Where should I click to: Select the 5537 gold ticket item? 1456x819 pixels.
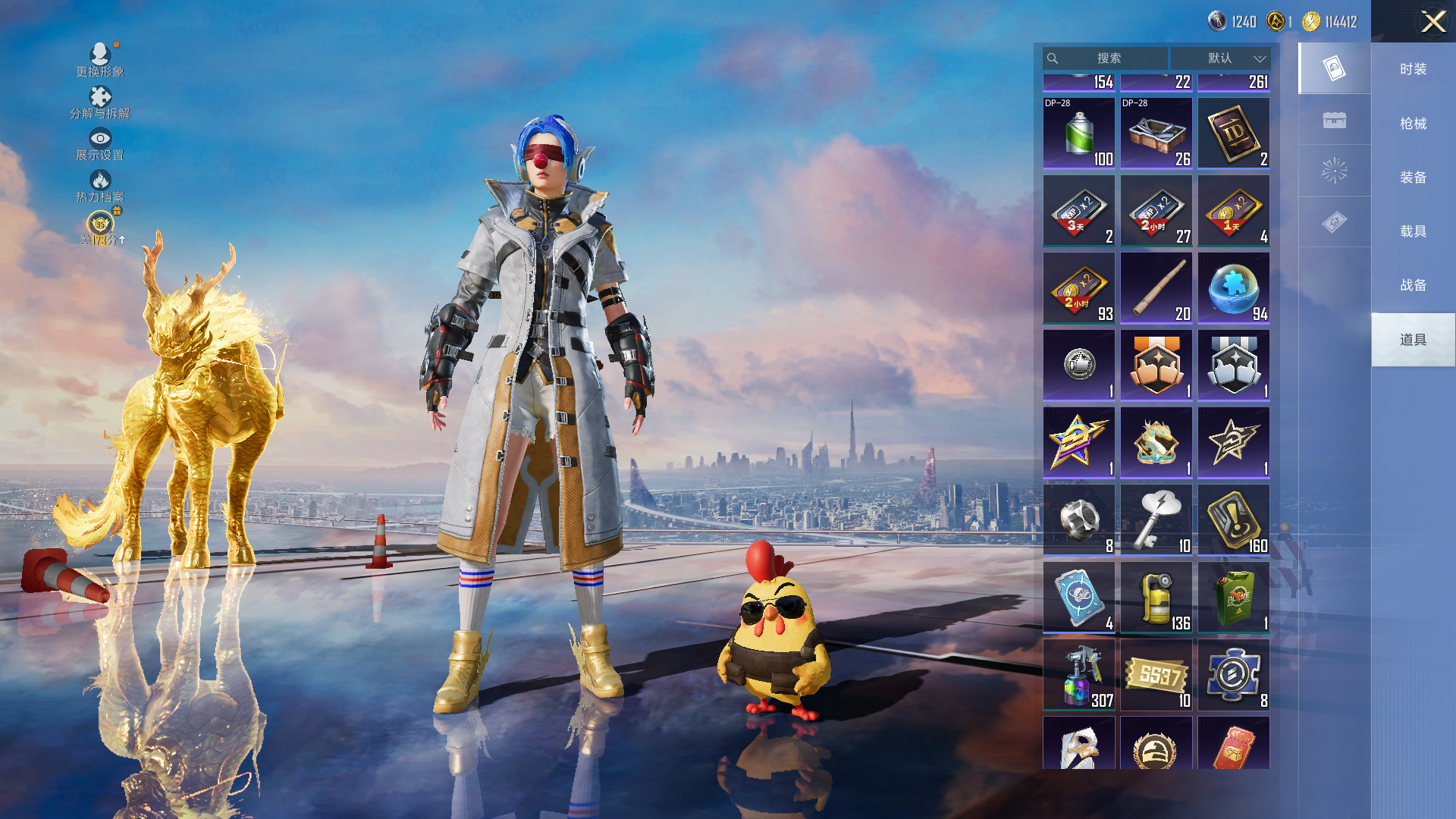tap(1156, 675)
